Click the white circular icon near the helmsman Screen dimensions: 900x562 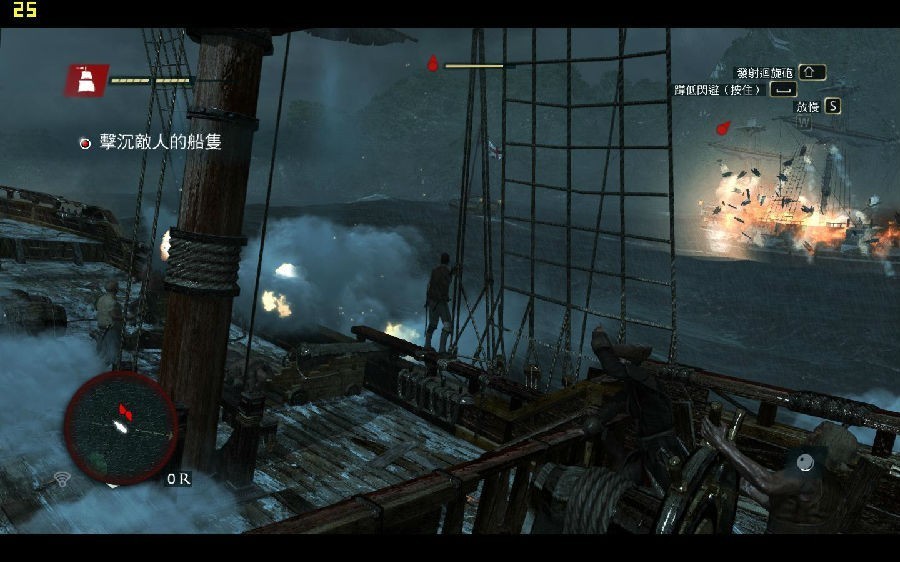[804, 462]
